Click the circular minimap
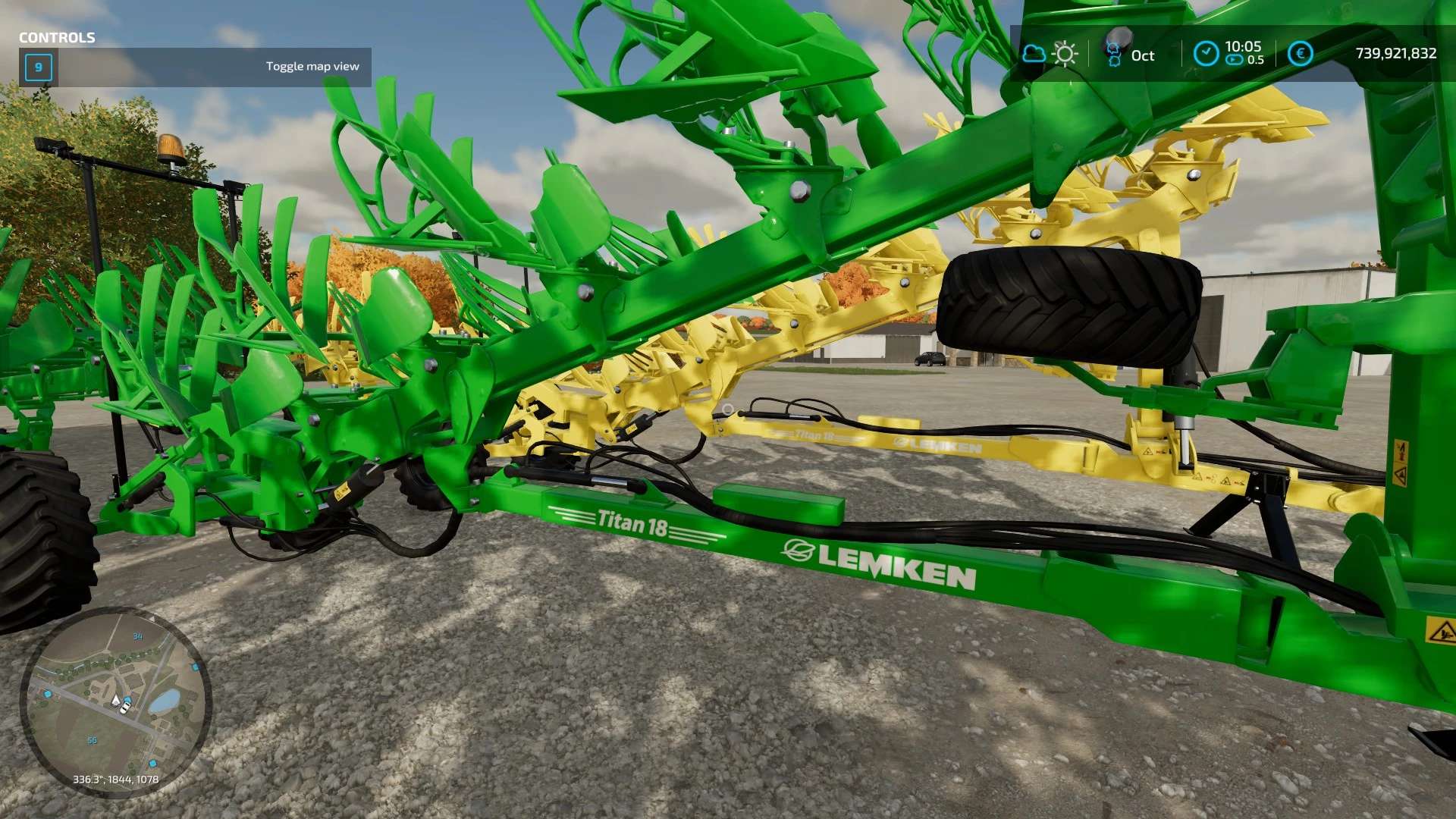 coord(115,701)
